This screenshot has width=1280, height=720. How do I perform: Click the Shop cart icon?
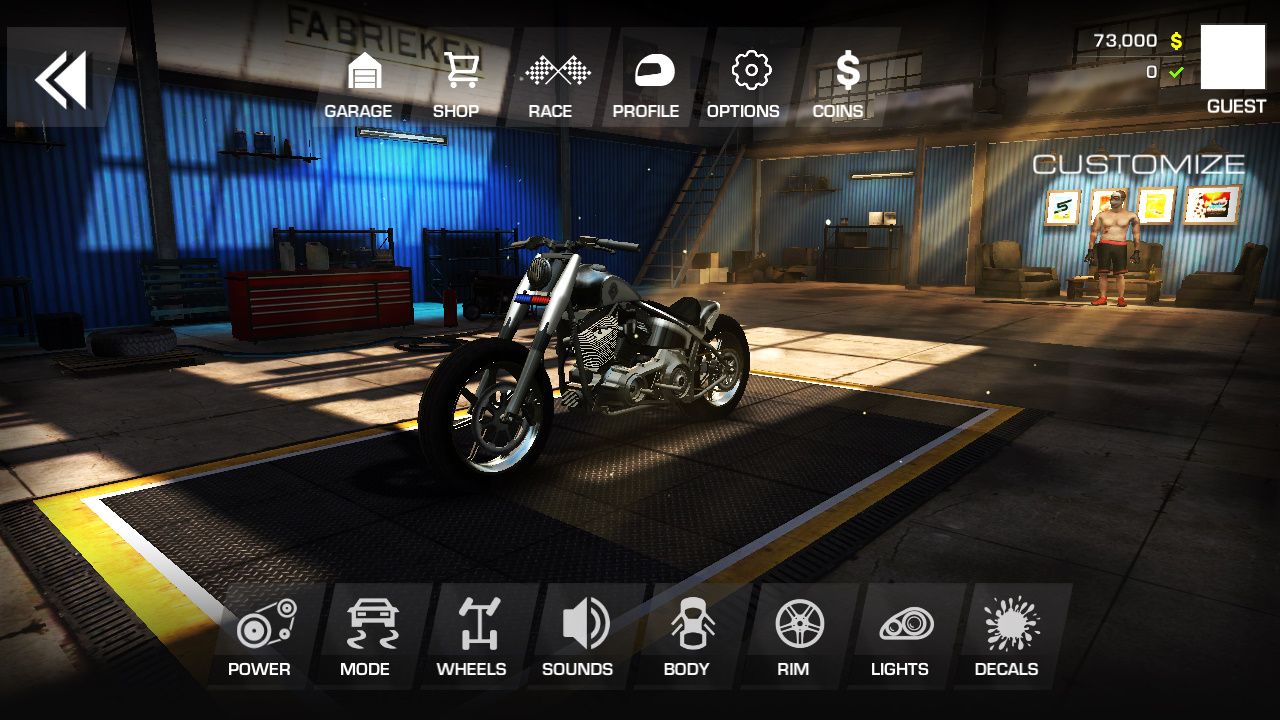pyautogui.click(x=458, y=71)
